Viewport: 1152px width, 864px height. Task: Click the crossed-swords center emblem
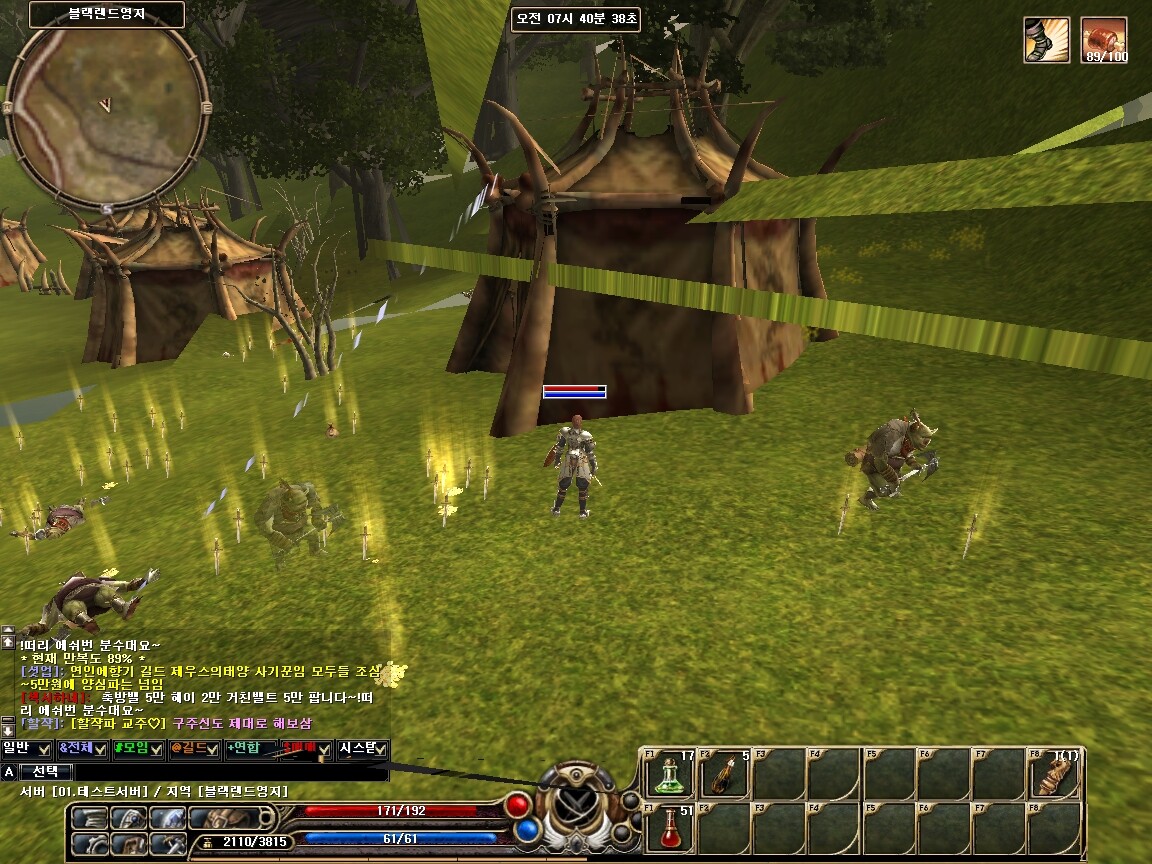(x=577, y=802)
